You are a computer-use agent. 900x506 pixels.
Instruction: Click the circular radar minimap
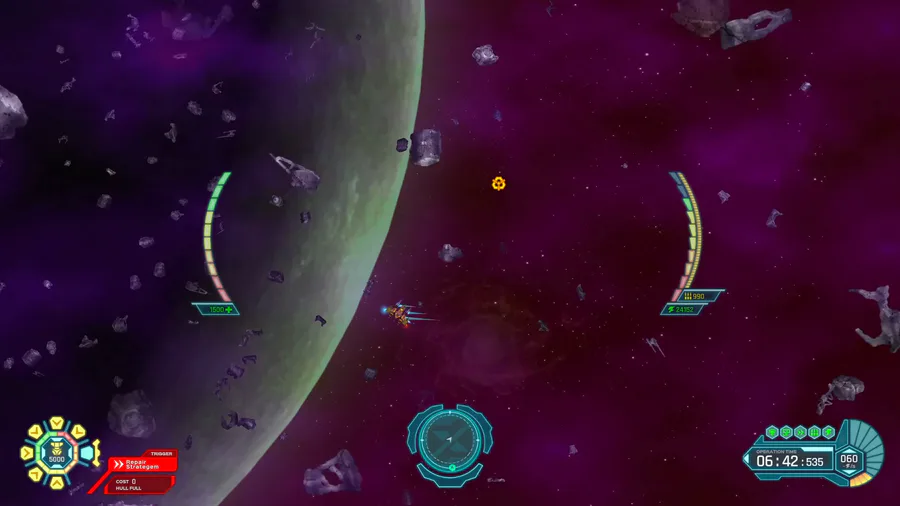(450, 441)
